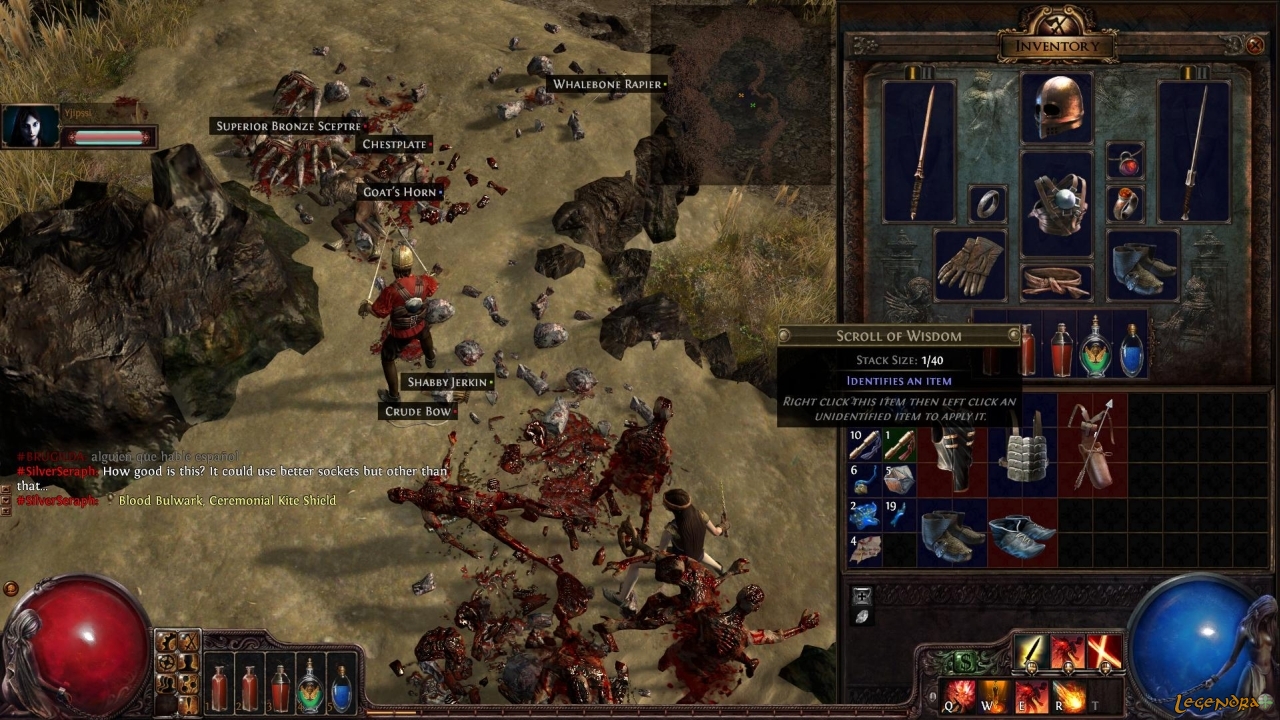This screenshot has width=1280, height=720.
Task: Pick up the quiver in the backpack
Action: point(1093,445)
